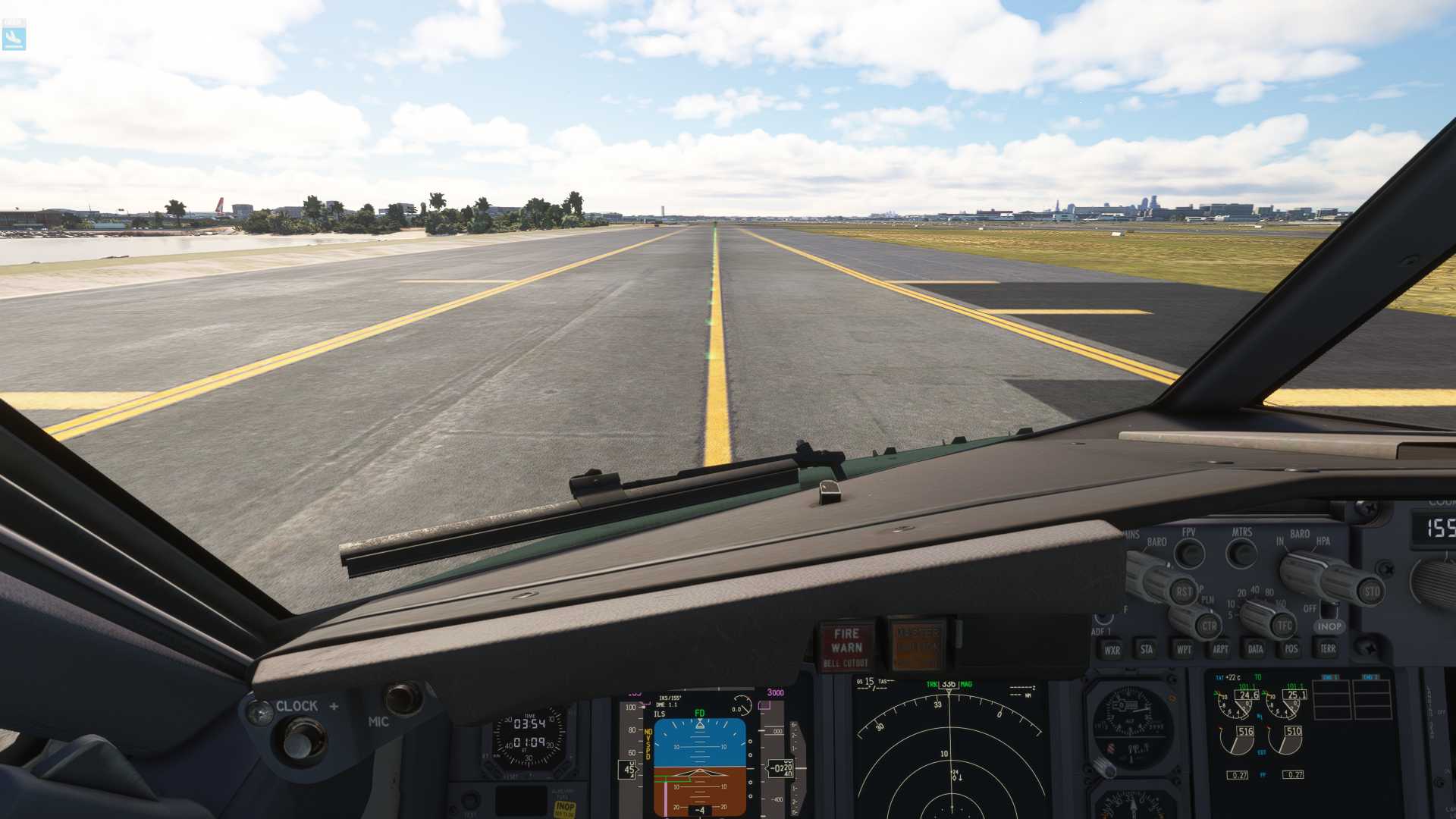Viewport: 1456px width, 819px height.
Task: Enable the POS position button
Action: [1291, 648]
